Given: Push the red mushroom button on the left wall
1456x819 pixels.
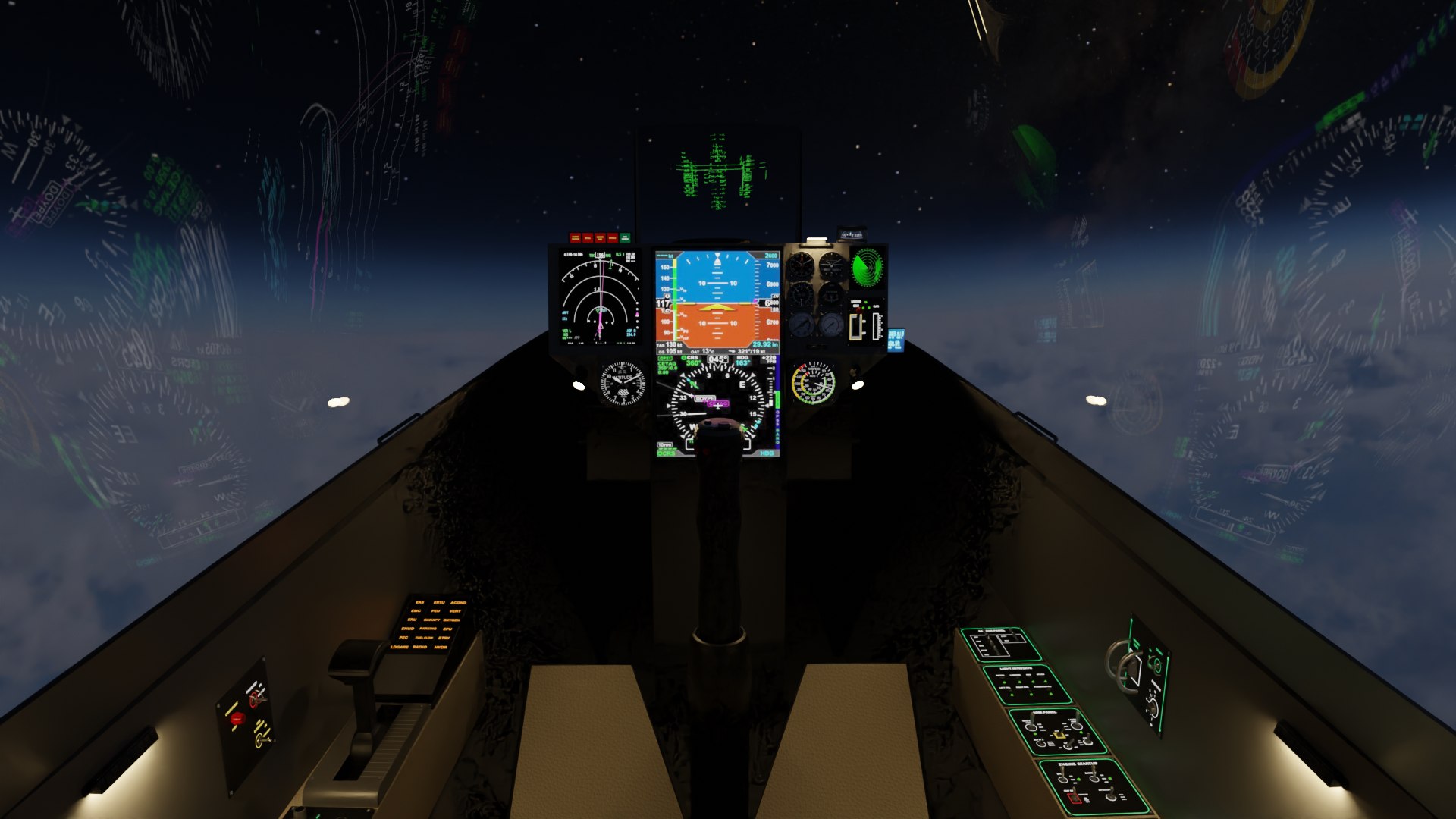Looking at the screenshot, I should point(237,717).
